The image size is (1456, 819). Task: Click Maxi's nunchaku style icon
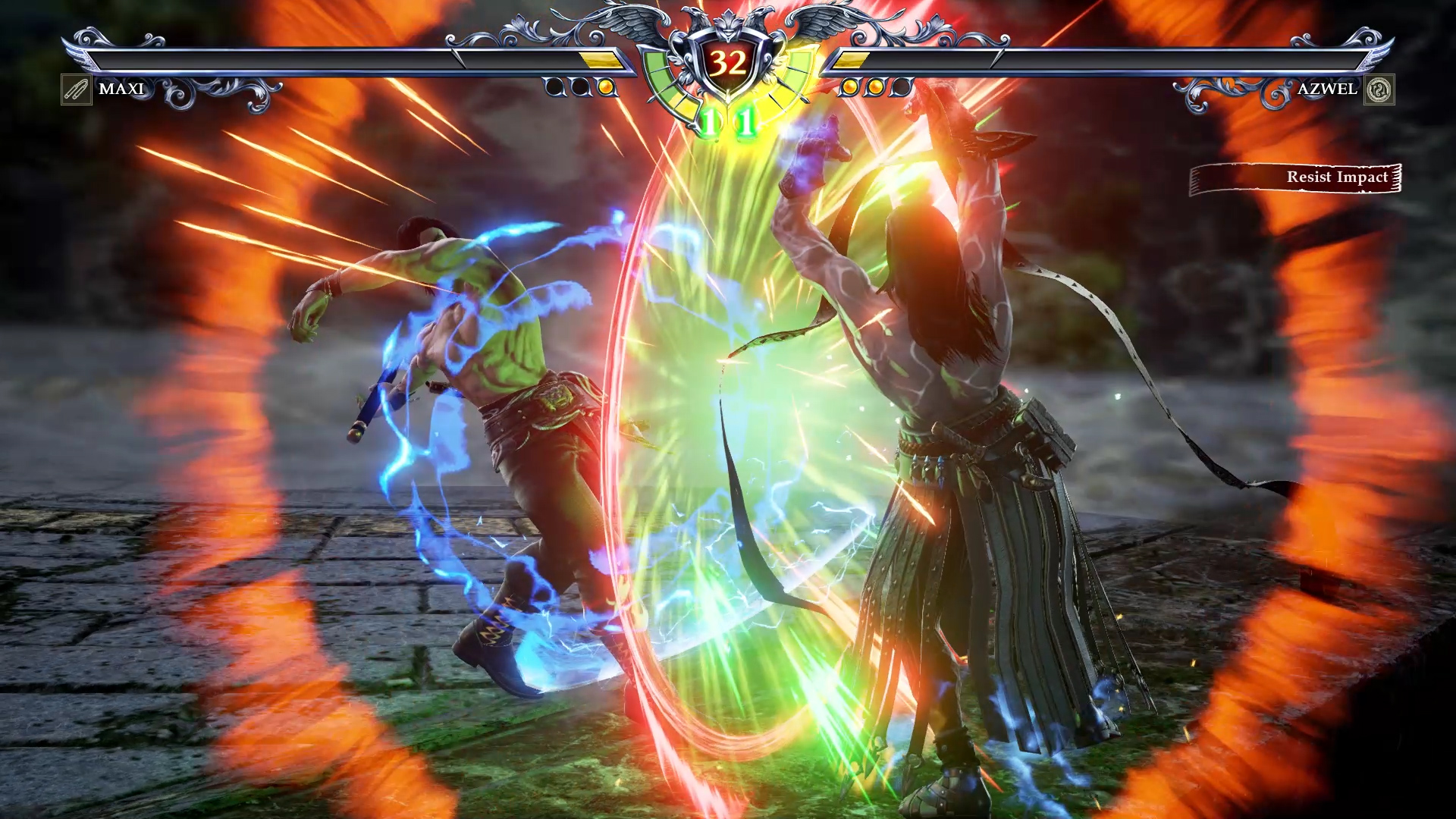pos(76,89)
